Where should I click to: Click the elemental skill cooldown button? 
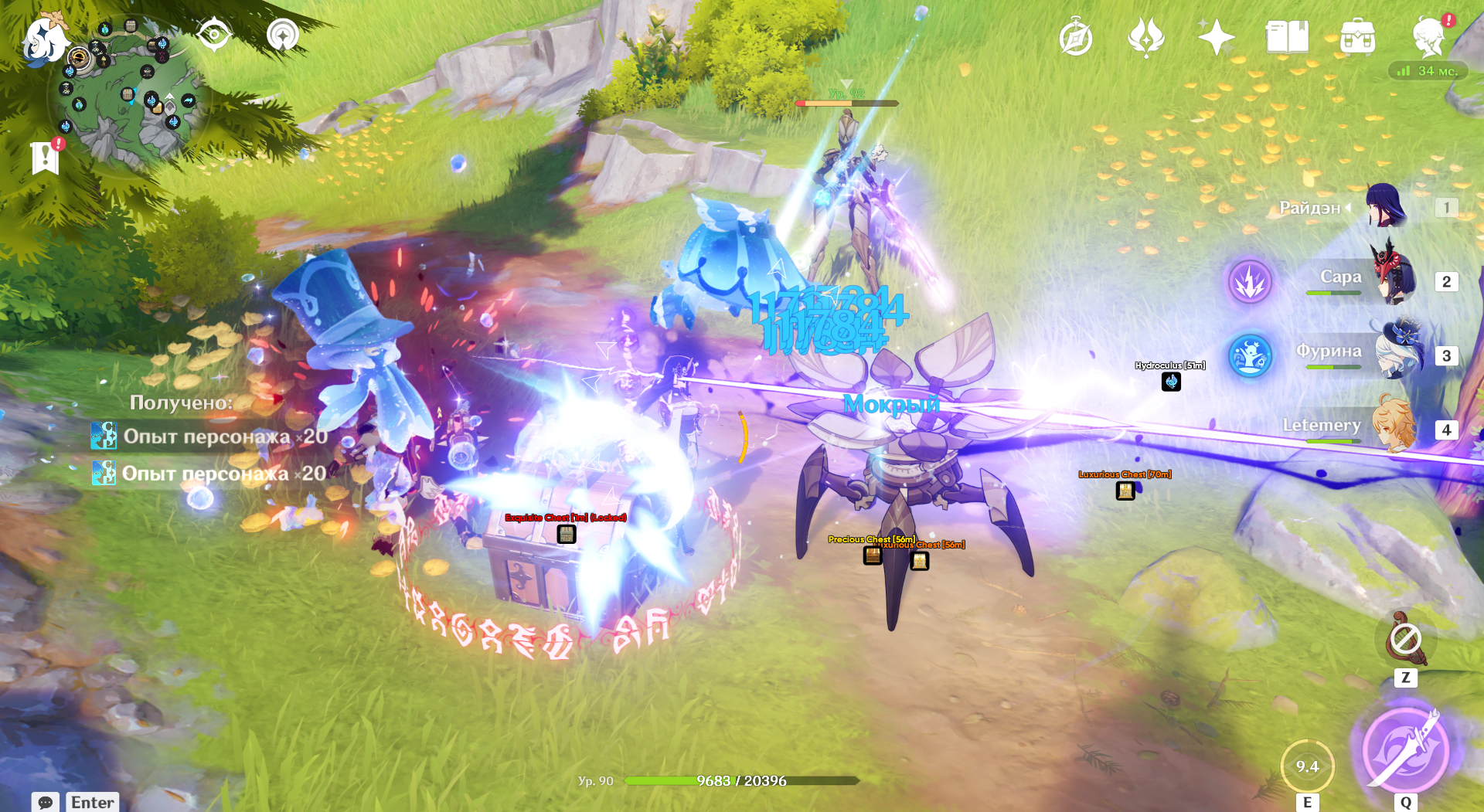pyautogui.click(x=1307, y=766)
